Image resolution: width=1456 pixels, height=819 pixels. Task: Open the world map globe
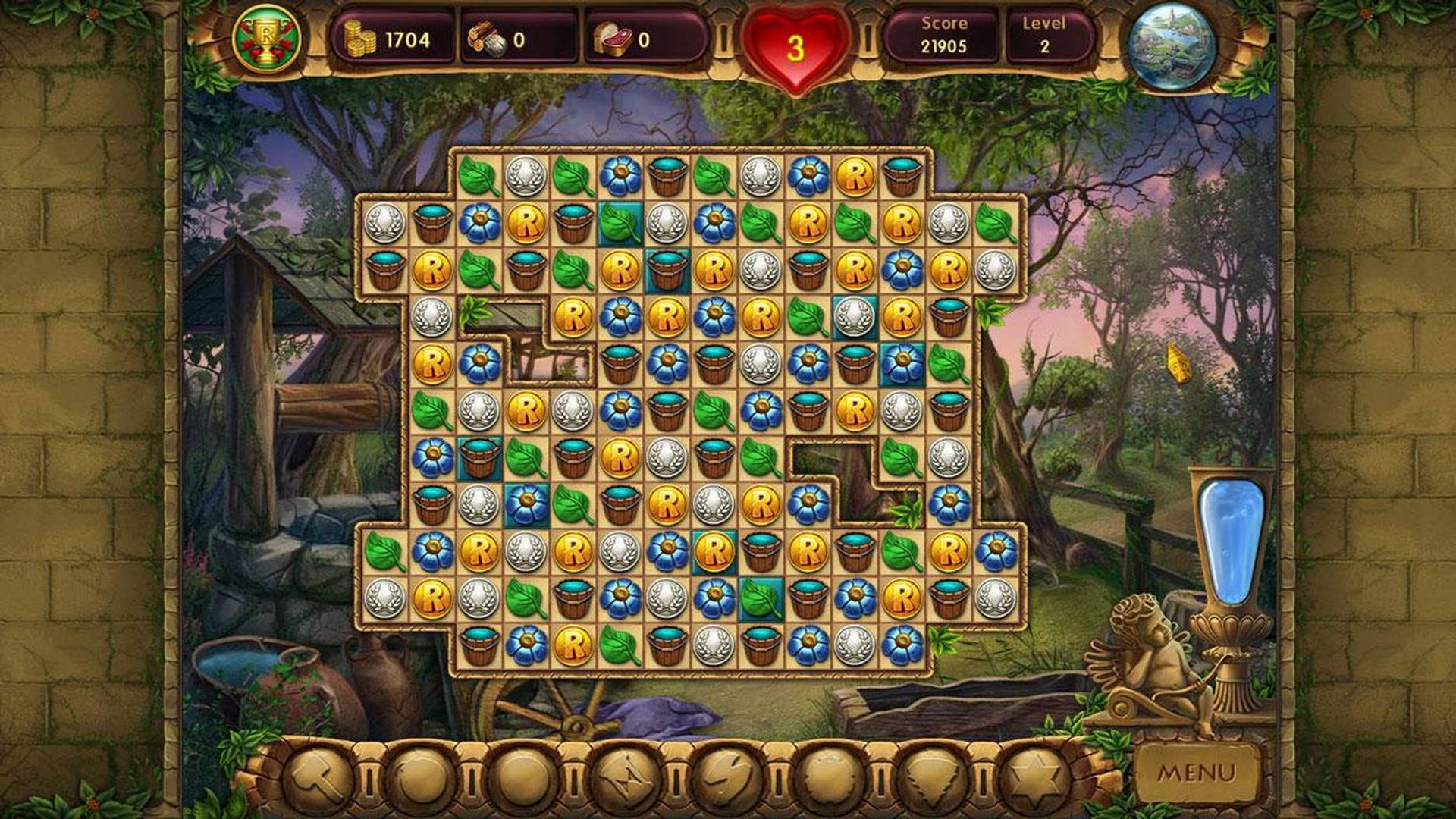click(x=1173, y=45)
